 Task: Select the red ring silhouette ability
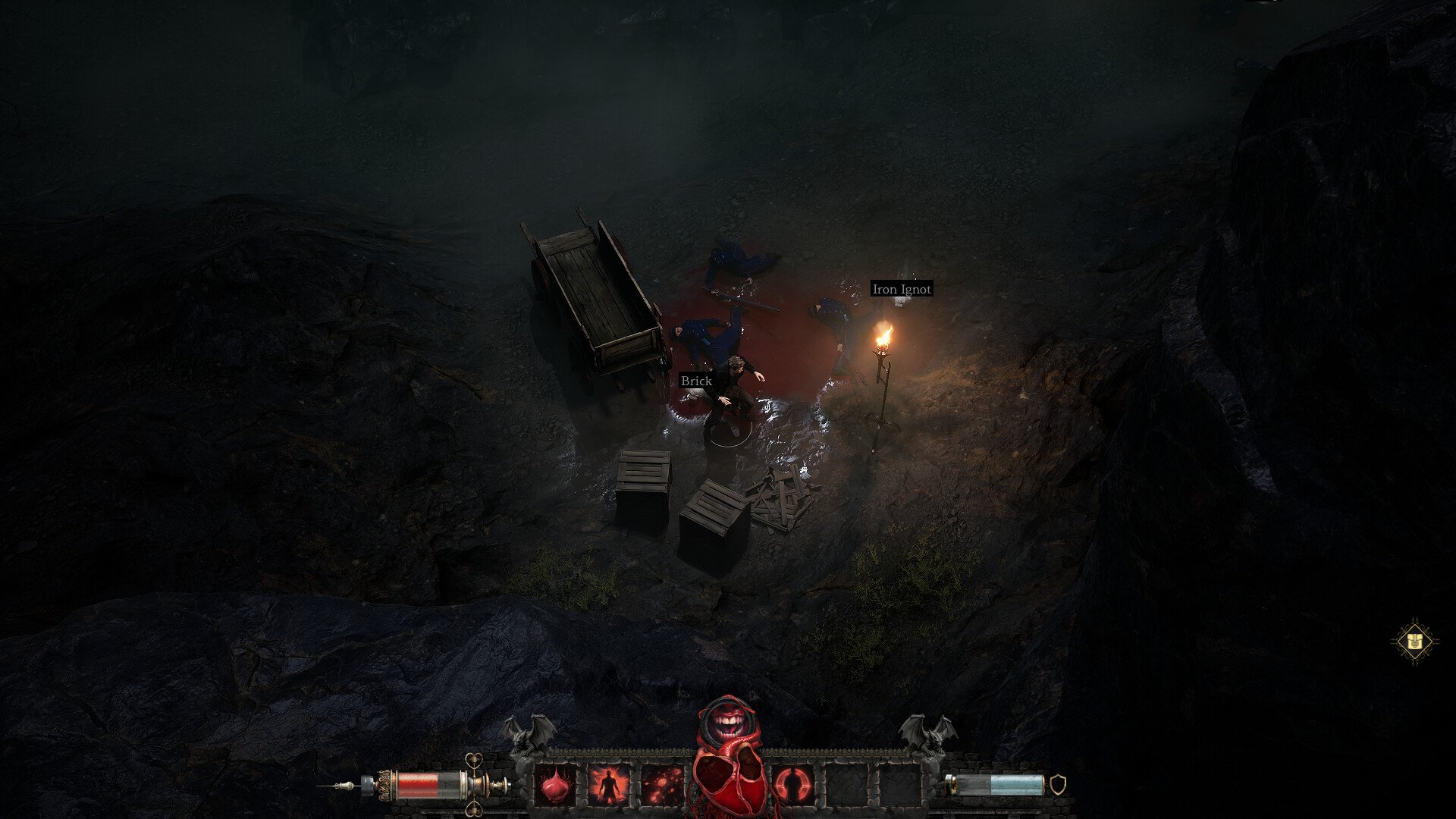792,785
